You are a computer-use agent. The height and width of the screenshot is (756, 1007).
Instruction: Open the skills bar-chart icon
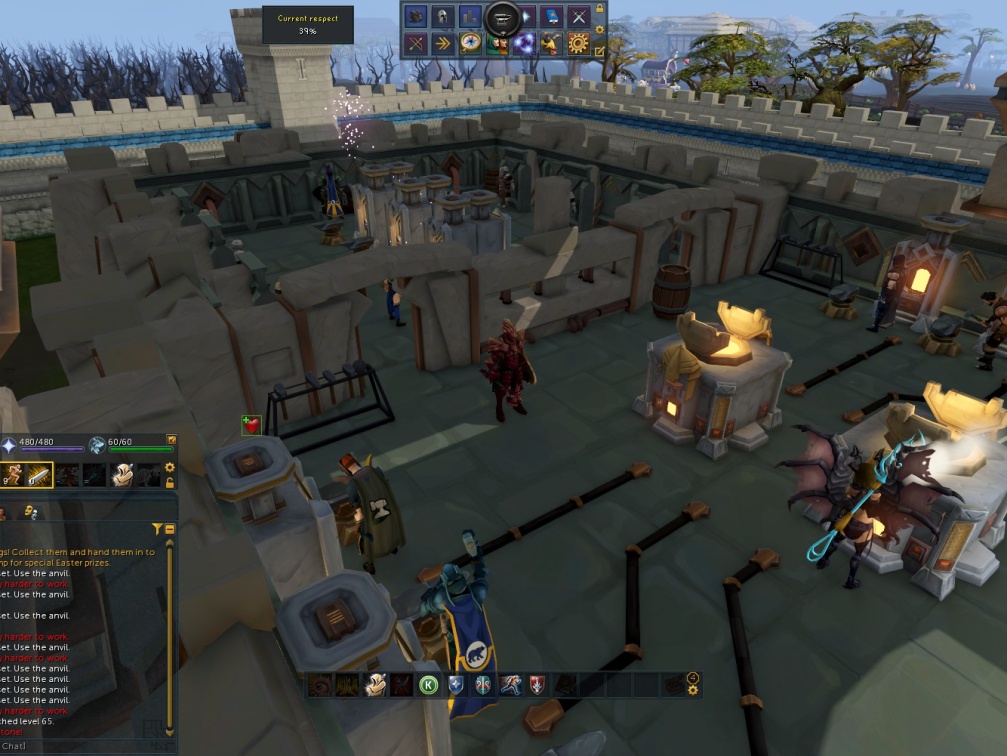470,17
